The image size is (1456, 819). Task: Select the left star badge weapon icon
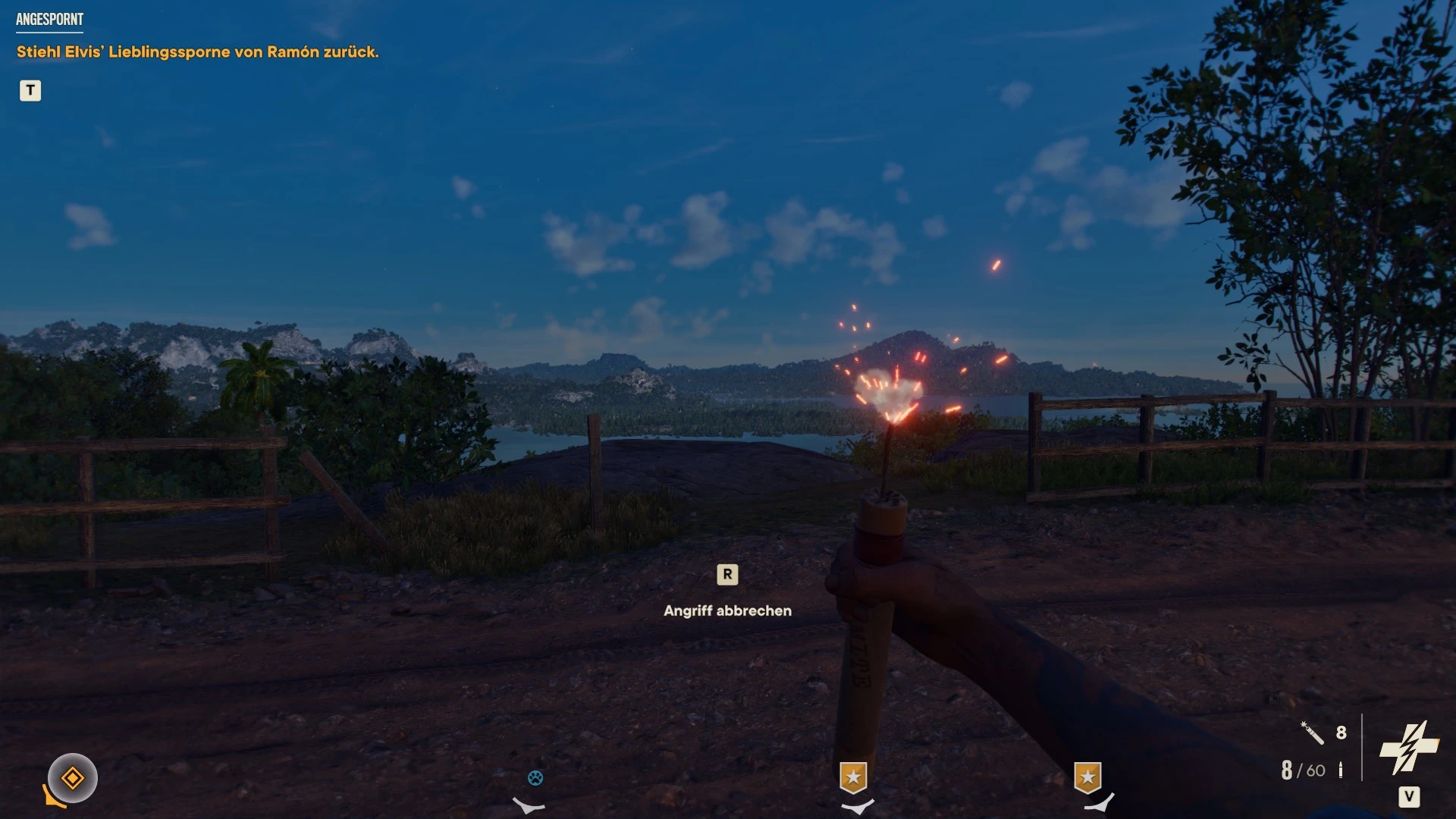(x=852, y=777)
